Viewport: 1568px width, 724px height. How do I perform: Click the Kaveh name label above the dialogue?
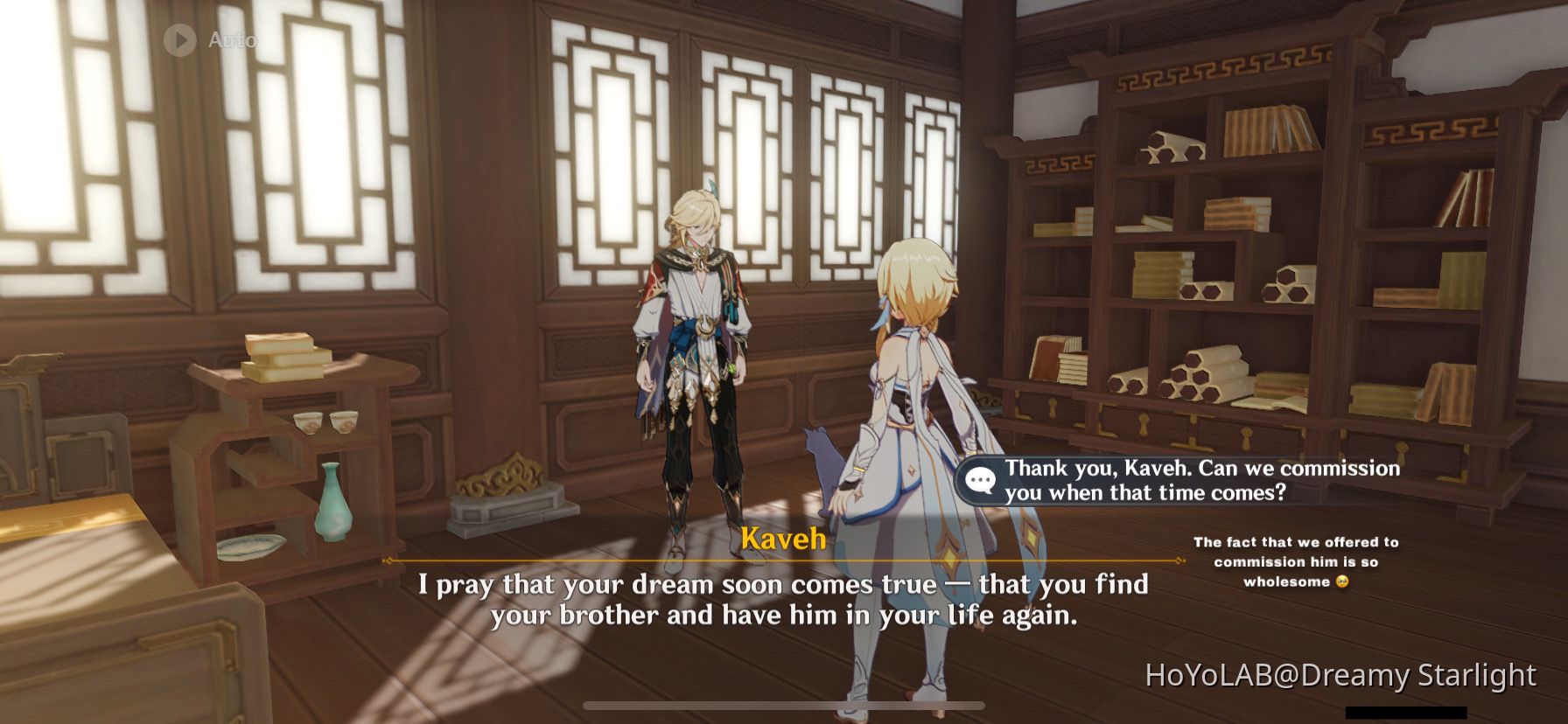click(783, 541)
